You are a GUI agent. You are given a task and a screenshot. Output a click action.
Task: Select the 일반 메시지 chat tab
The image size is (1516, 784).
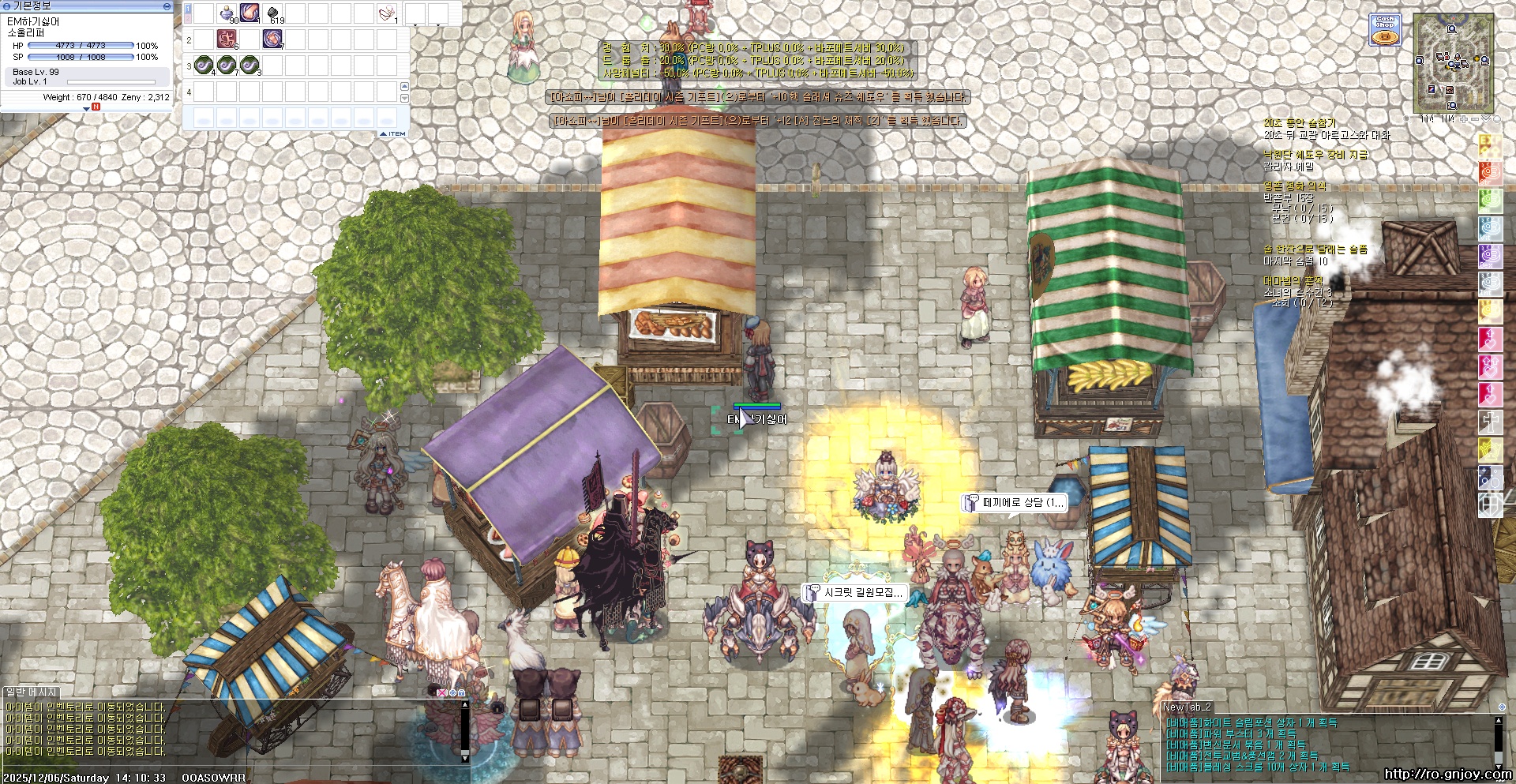pyautogui.click(x=32, y=692)
